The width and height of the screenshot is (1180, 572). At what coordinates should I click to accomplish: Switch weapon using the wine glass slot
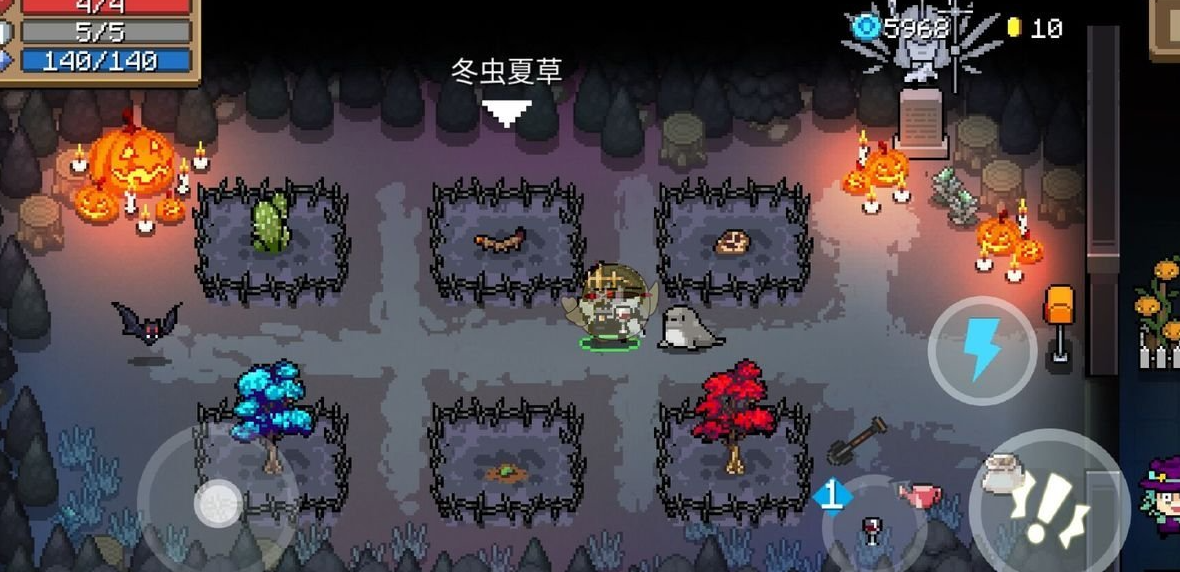point(872,527)
